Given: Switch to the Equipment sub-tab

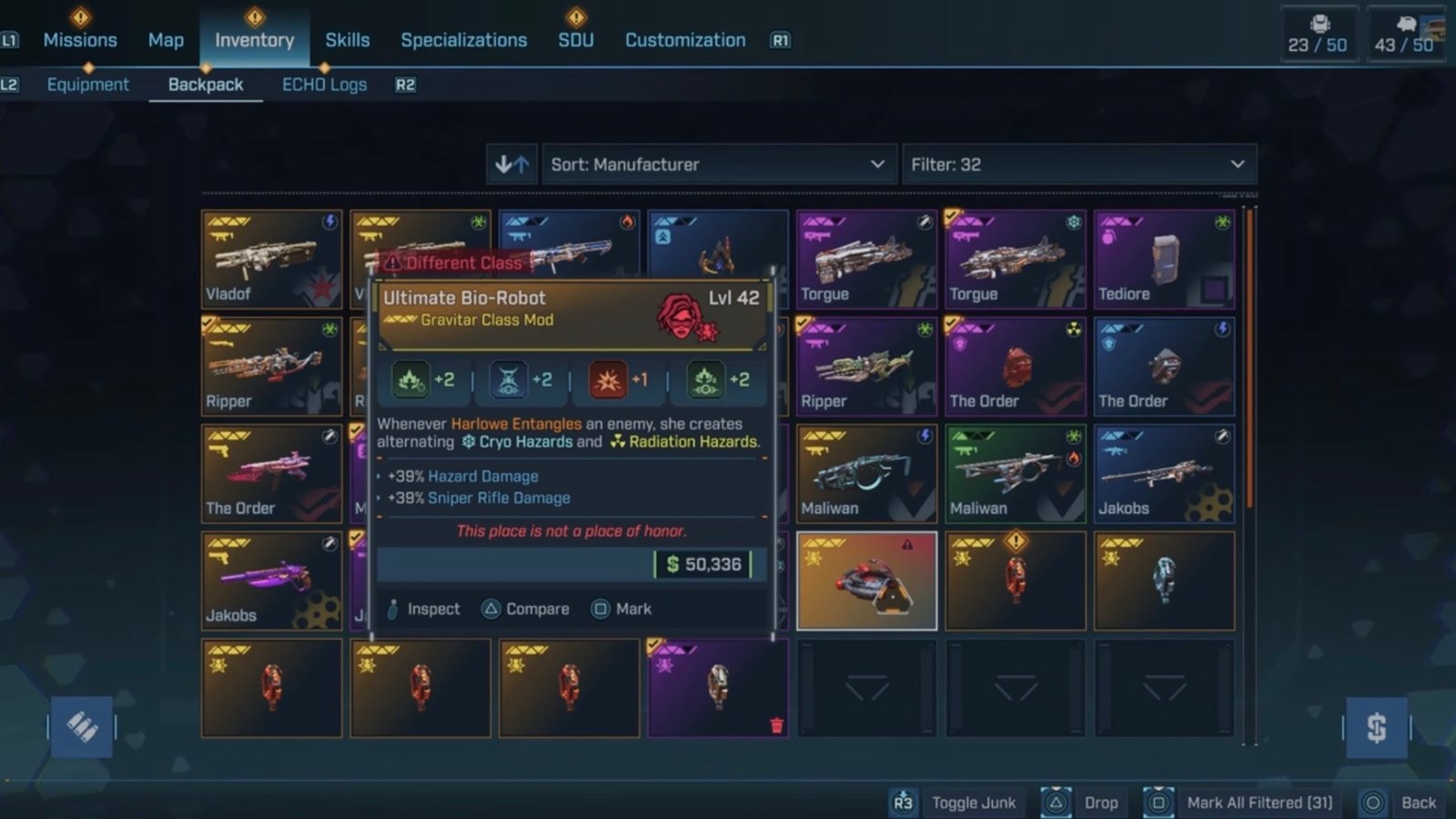Looking at the screenshot, I should [x=88, y=85].
